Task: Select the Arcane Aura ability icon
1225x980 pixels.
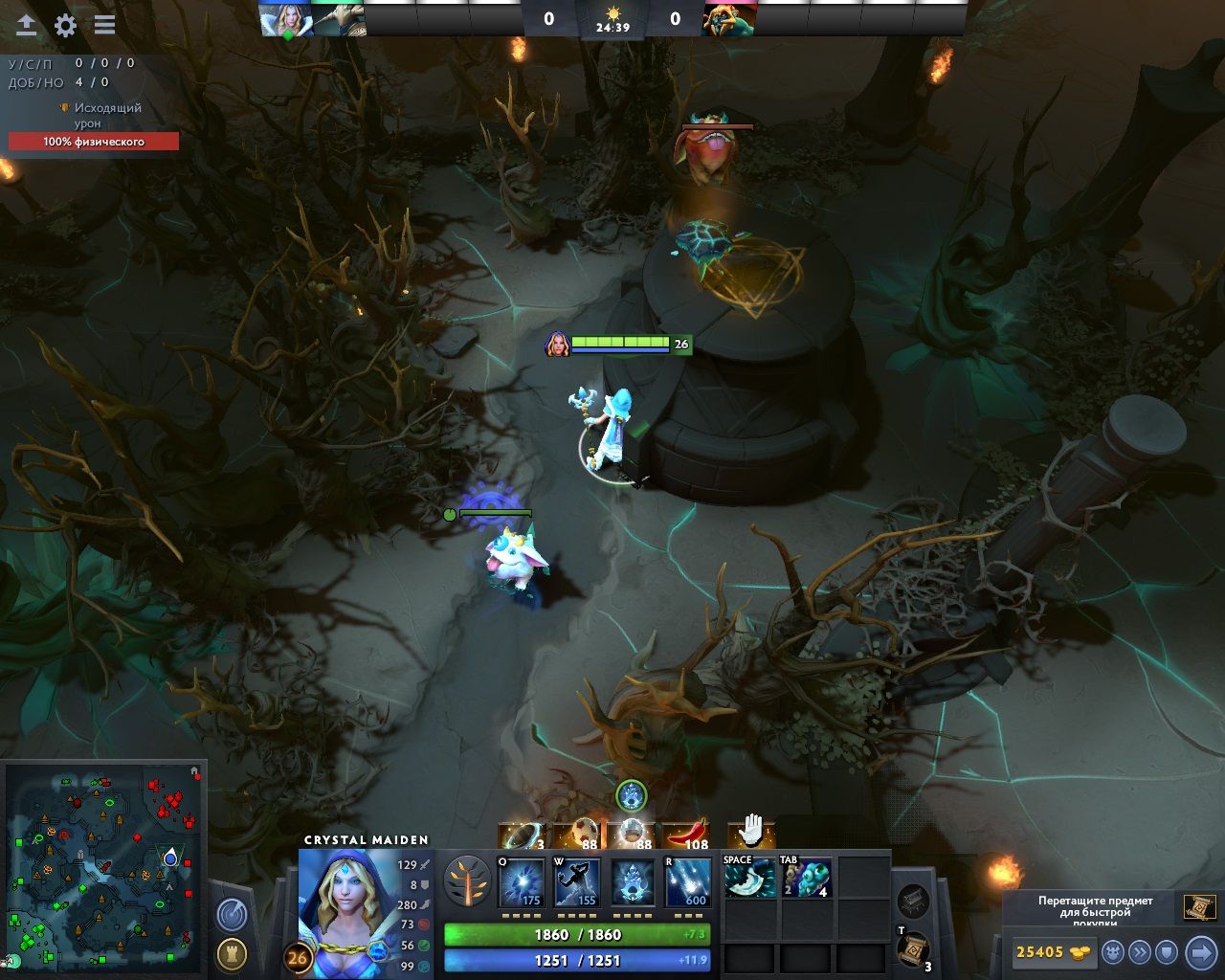Action: click(x=633, y=882)
